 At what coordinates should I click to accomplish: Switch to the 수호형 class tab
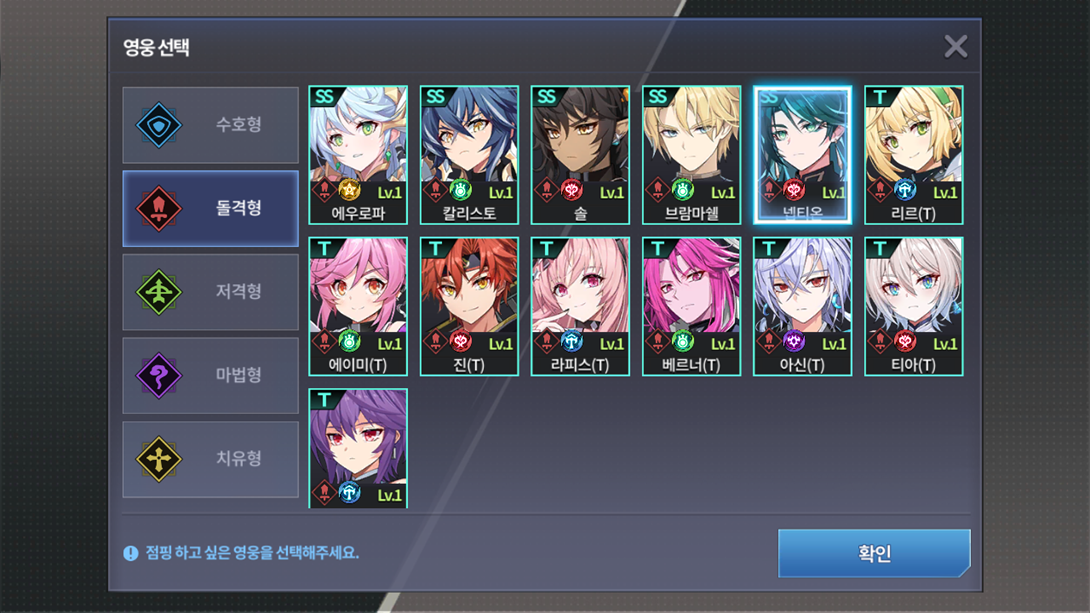pos(210,125)
